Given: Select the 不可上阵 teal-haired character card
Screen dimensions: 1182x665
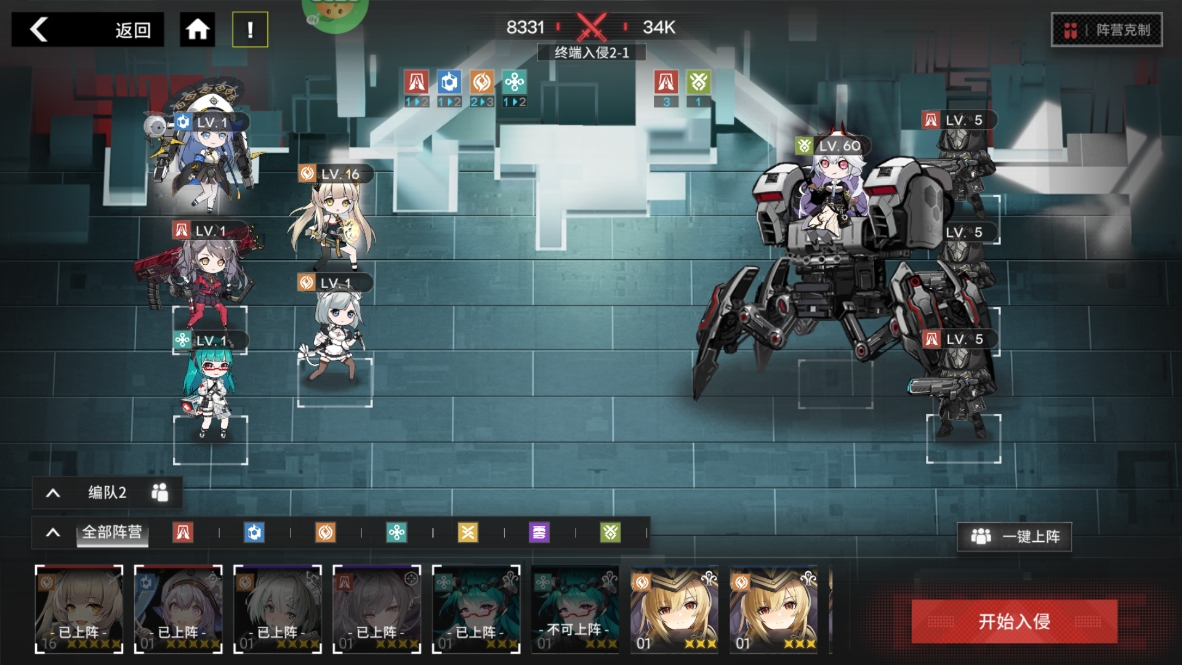Looking at the screenshot, I should (575, 610).
